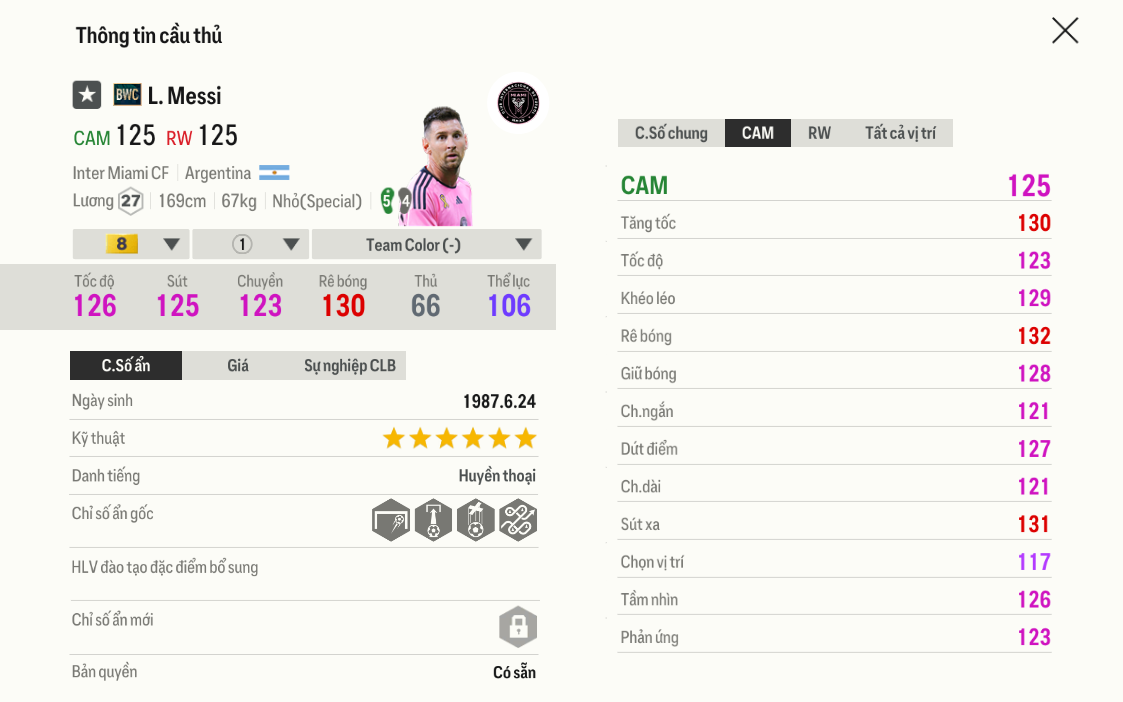The image size is (1123, 702).
Task: Switch to the Giá tab
Action: pos(238,366)
